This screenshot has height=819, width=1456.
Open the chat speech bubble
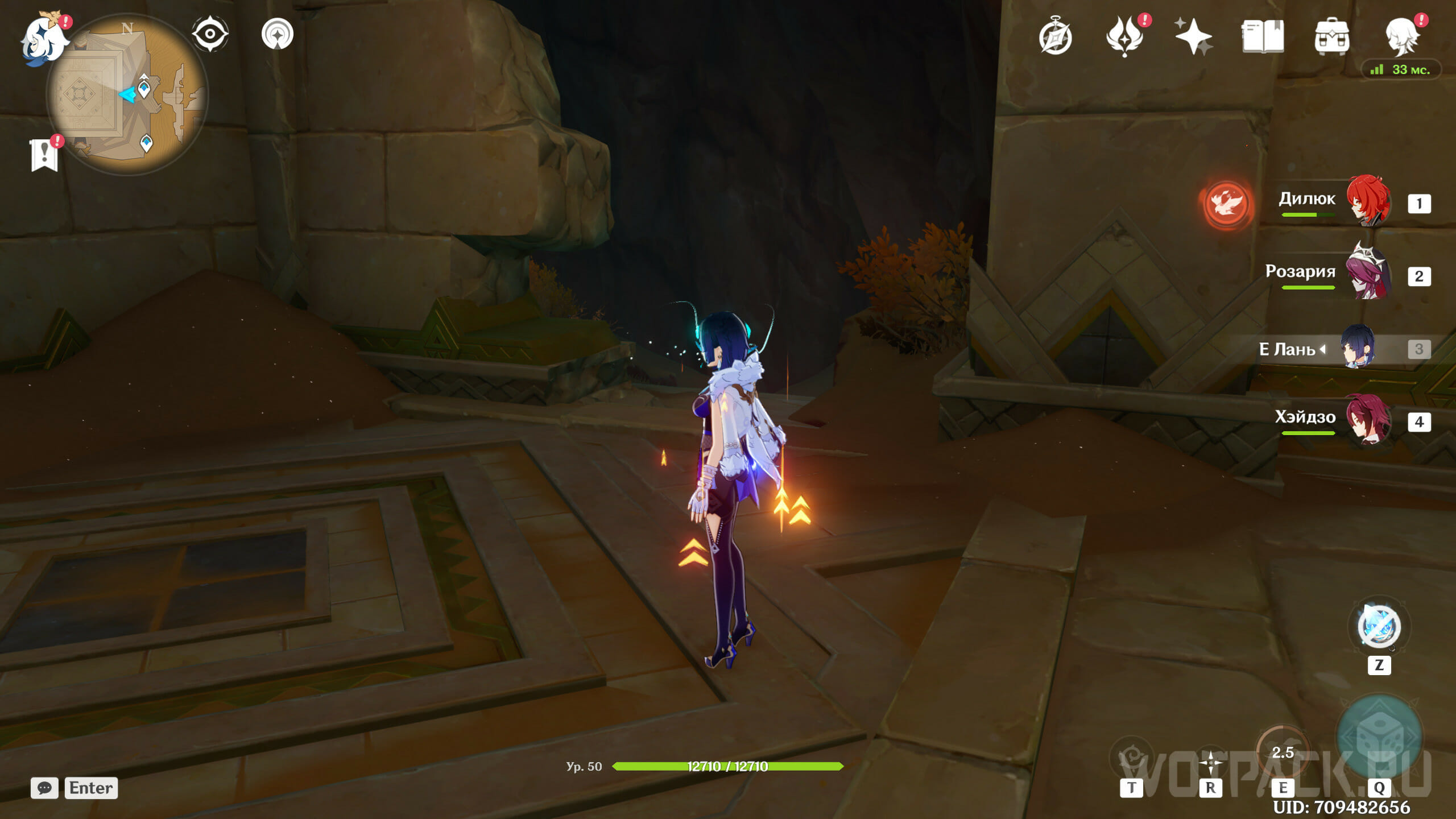pos(44,788)
